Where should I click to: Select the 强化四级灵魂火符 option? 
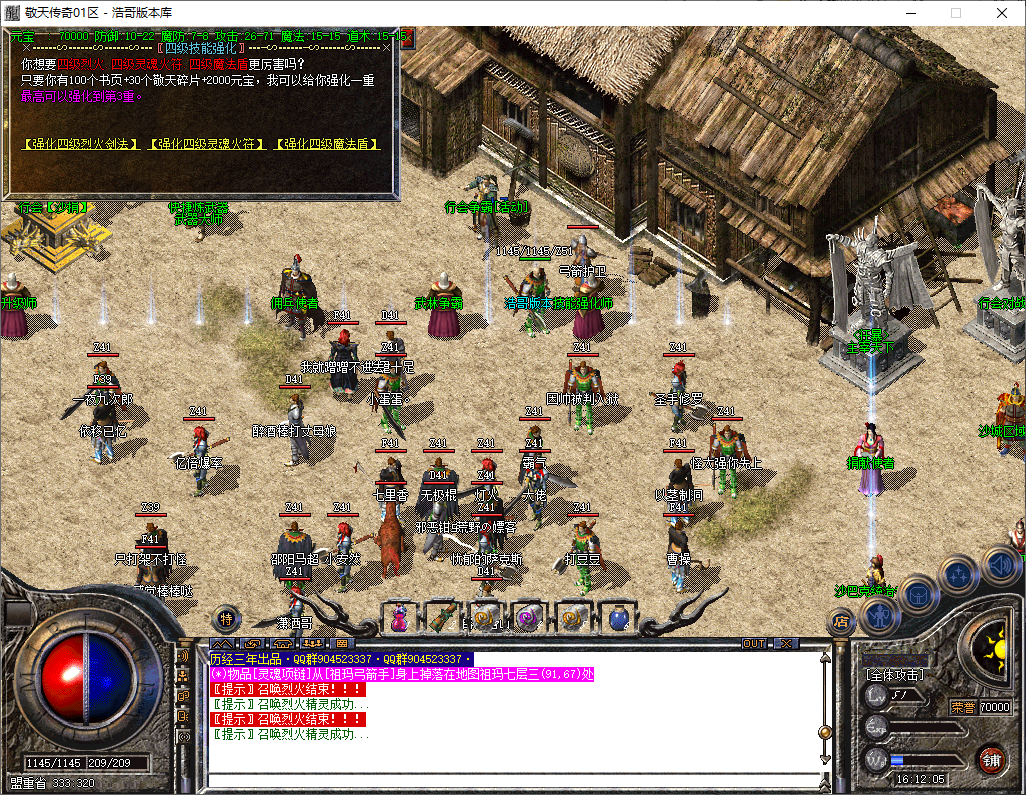[x=207, y=144]
